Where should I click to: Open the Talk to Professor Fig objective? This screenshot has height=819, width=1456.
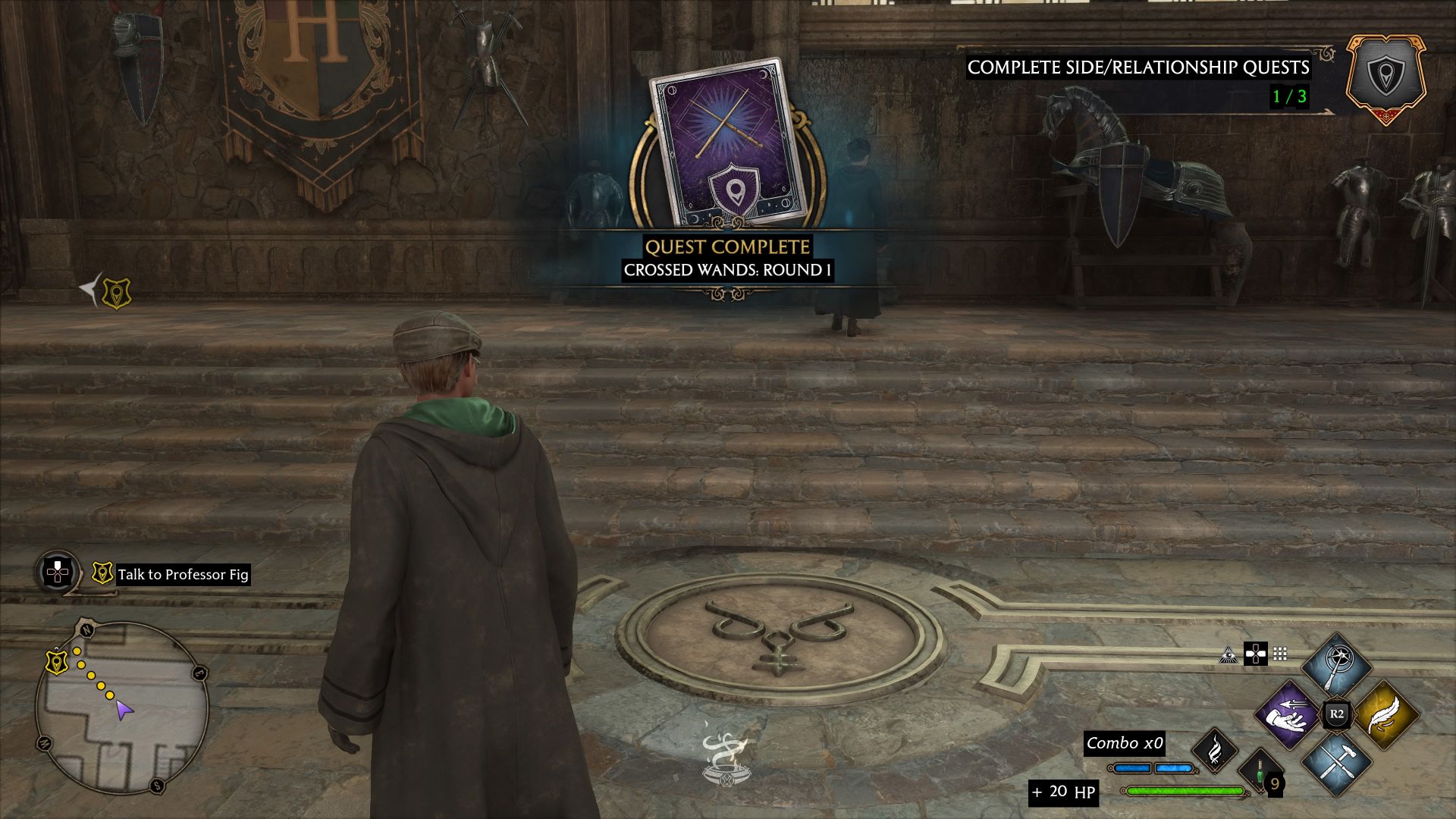[x=184, y=573]
